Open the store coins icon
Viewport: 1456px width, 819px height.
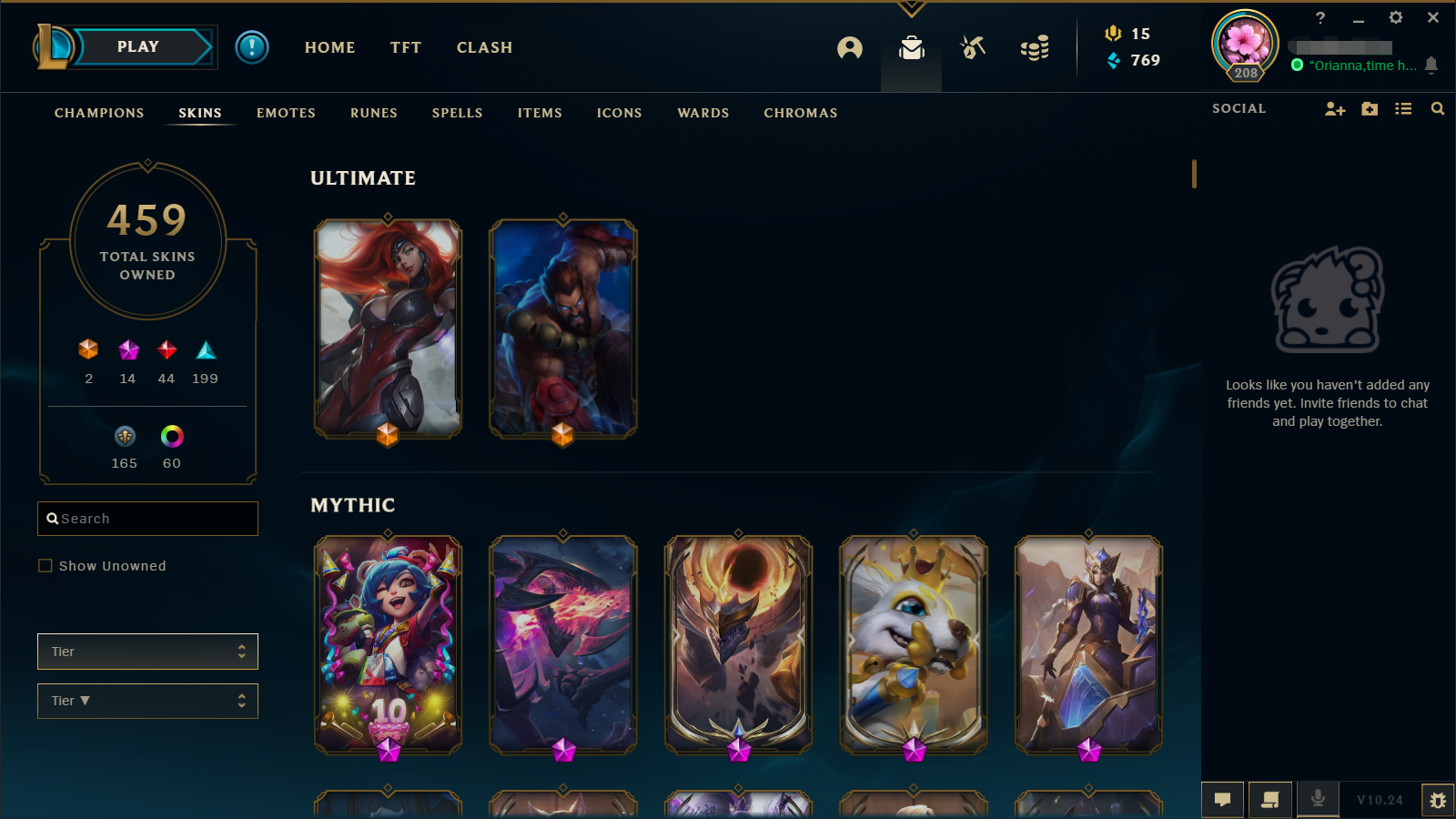click(1035, 48)
